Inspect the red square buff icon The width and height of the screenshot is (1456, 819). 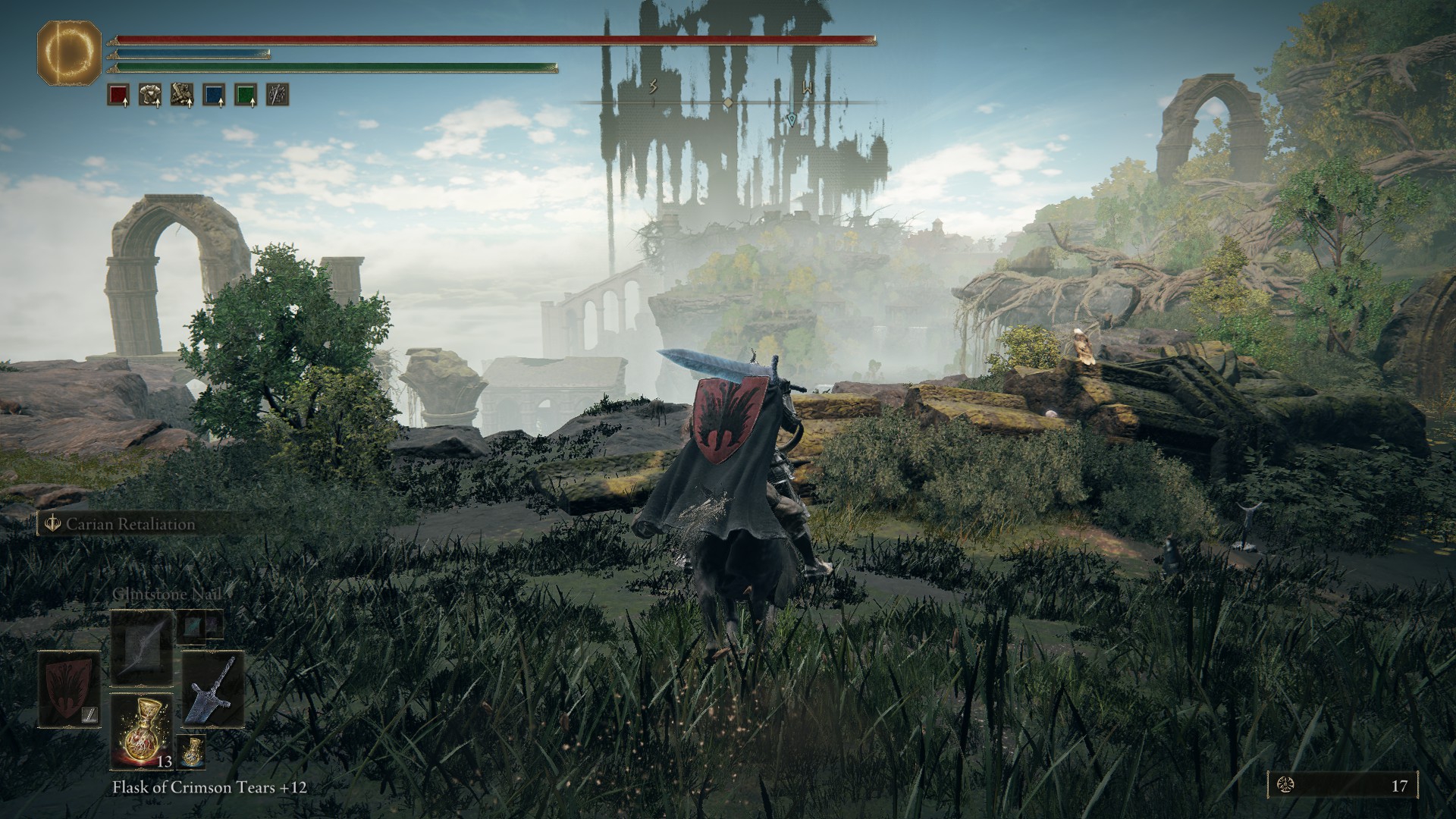click(x=118, y=95)
